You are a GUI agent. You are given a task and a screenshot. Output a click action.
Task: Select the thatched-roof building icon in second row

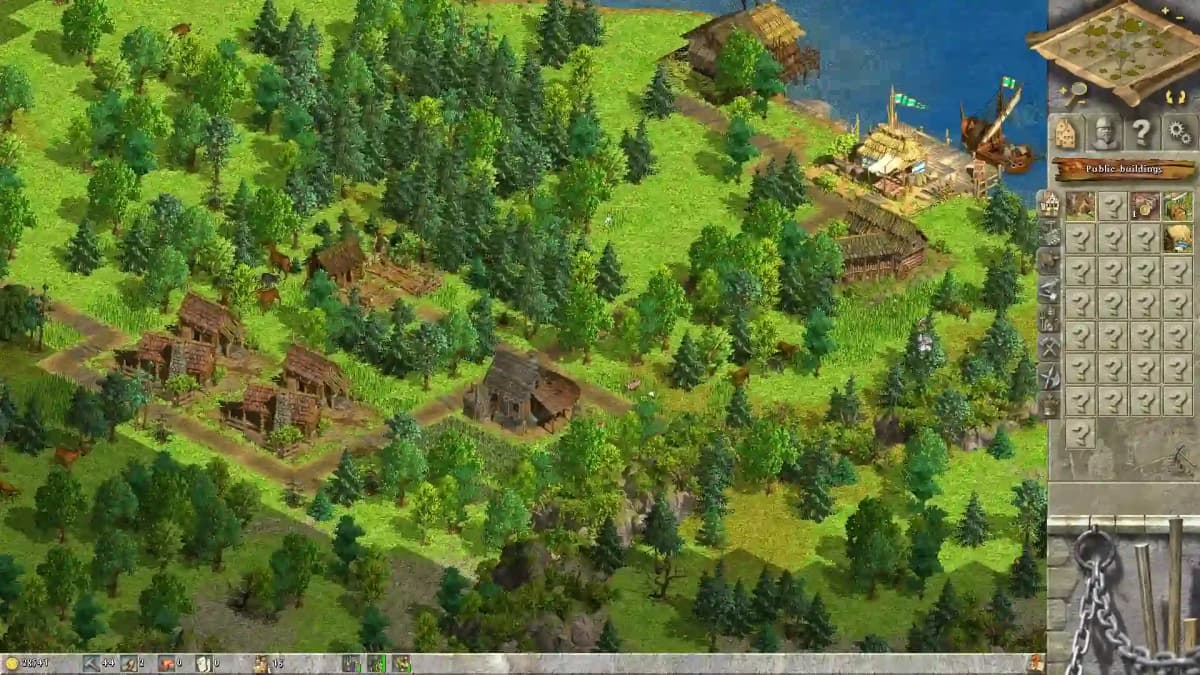pyautogui.click(x=1178, y=238)
